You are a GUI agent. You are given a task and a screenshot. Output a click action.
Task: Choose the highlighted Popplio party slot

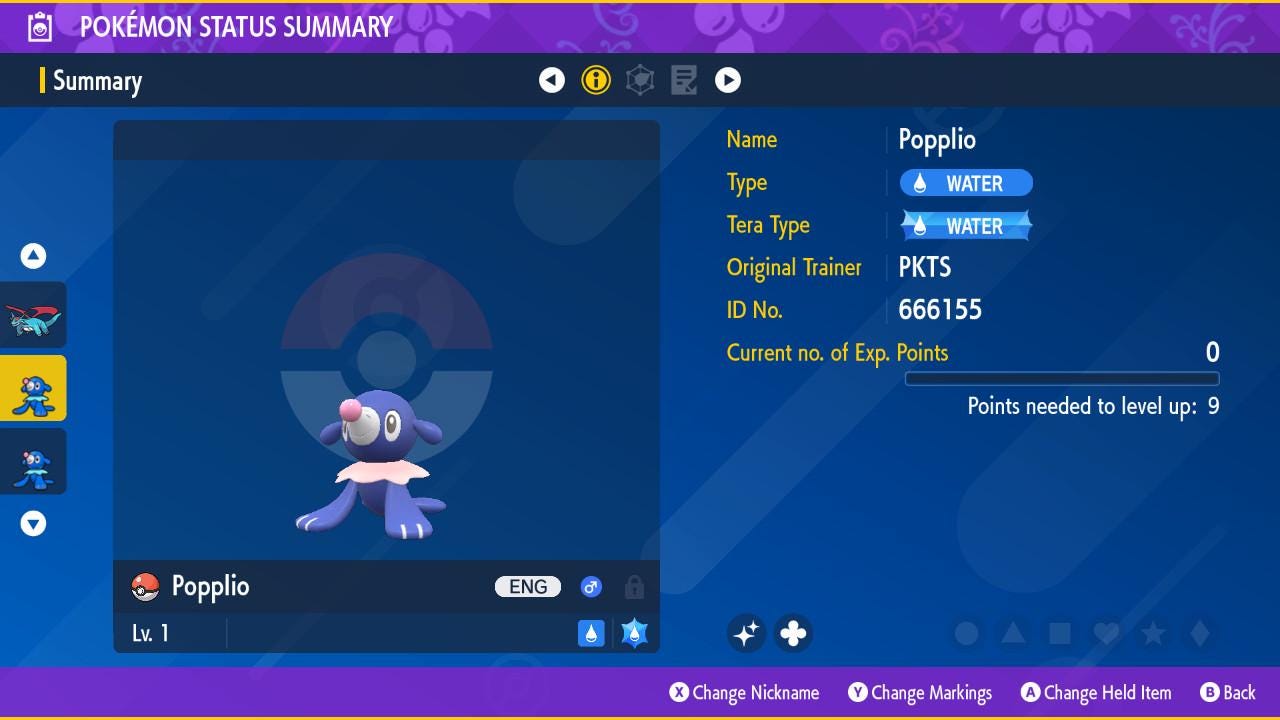tap(34, 388)
